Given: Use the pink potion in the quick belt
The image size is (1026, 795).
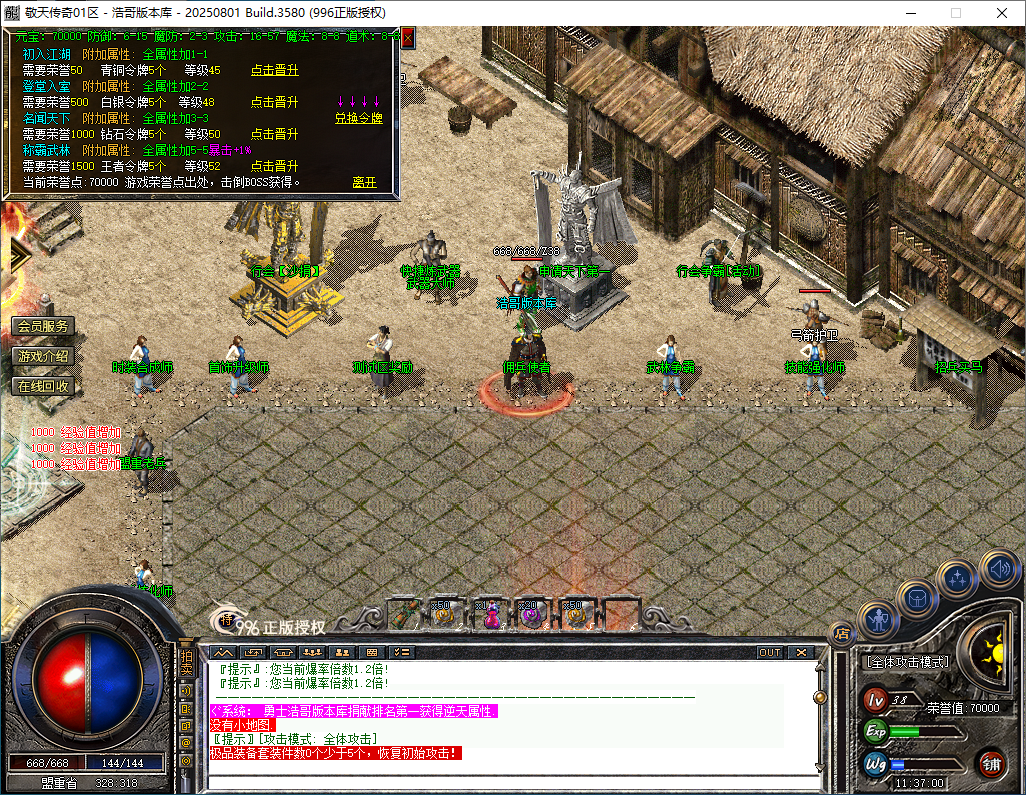Looking at the screenshot, I should click(x=491, y=615).
